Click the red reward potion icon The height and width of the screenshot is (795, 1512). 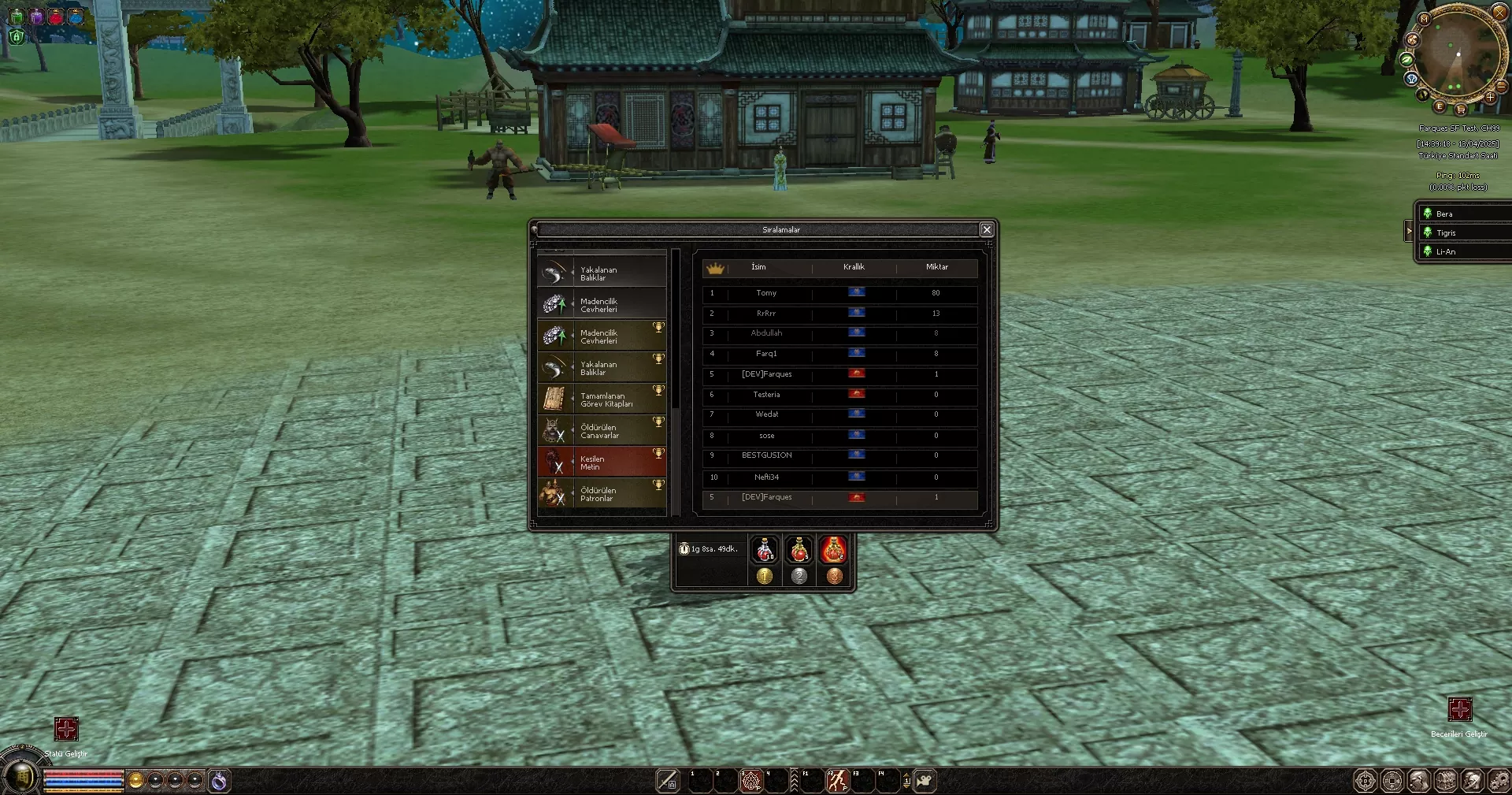coord(834,550)
